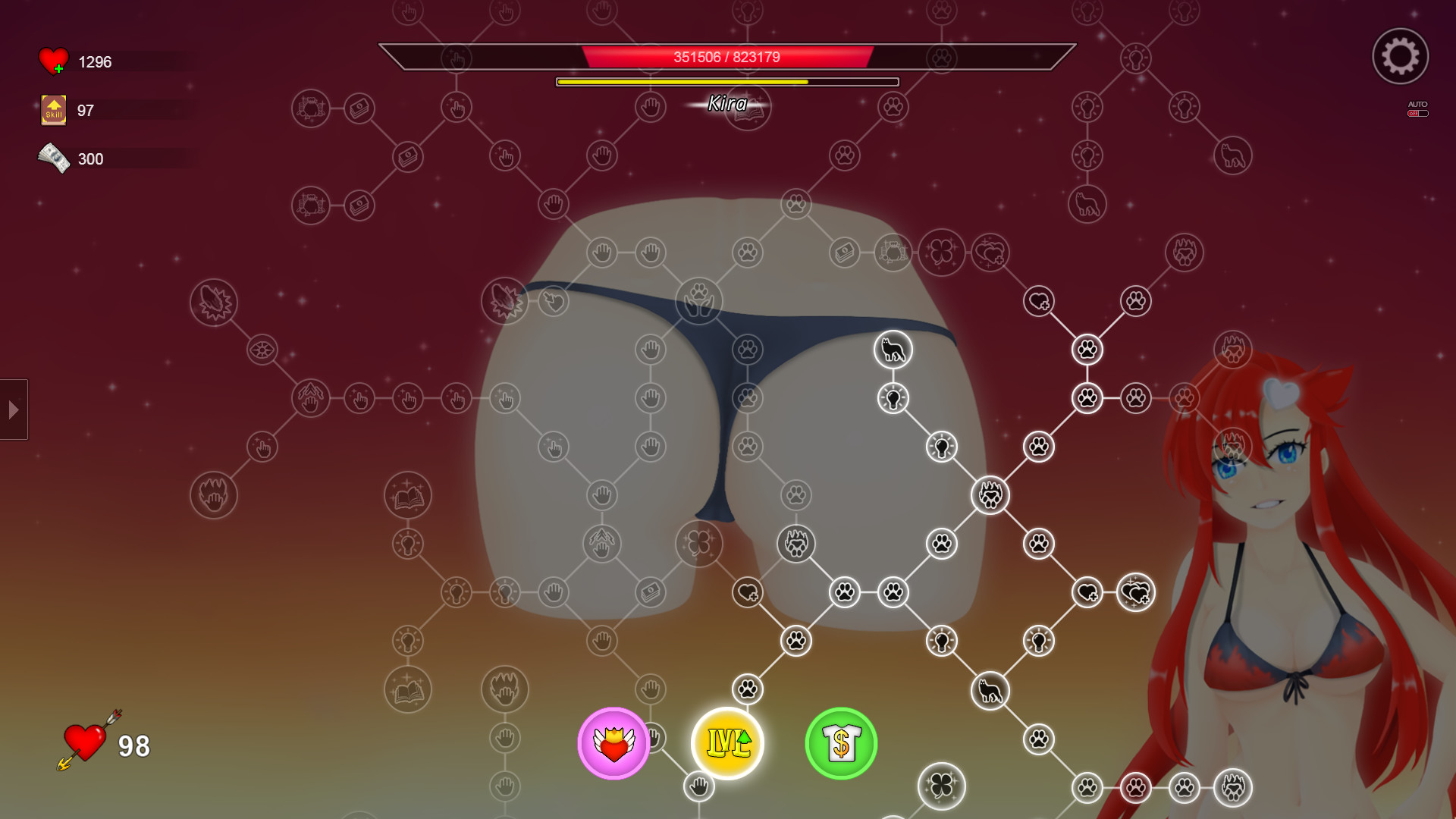This screenshot has width=1456, height=819.
Task: Click the yellow experience bar
Action: 726,80
